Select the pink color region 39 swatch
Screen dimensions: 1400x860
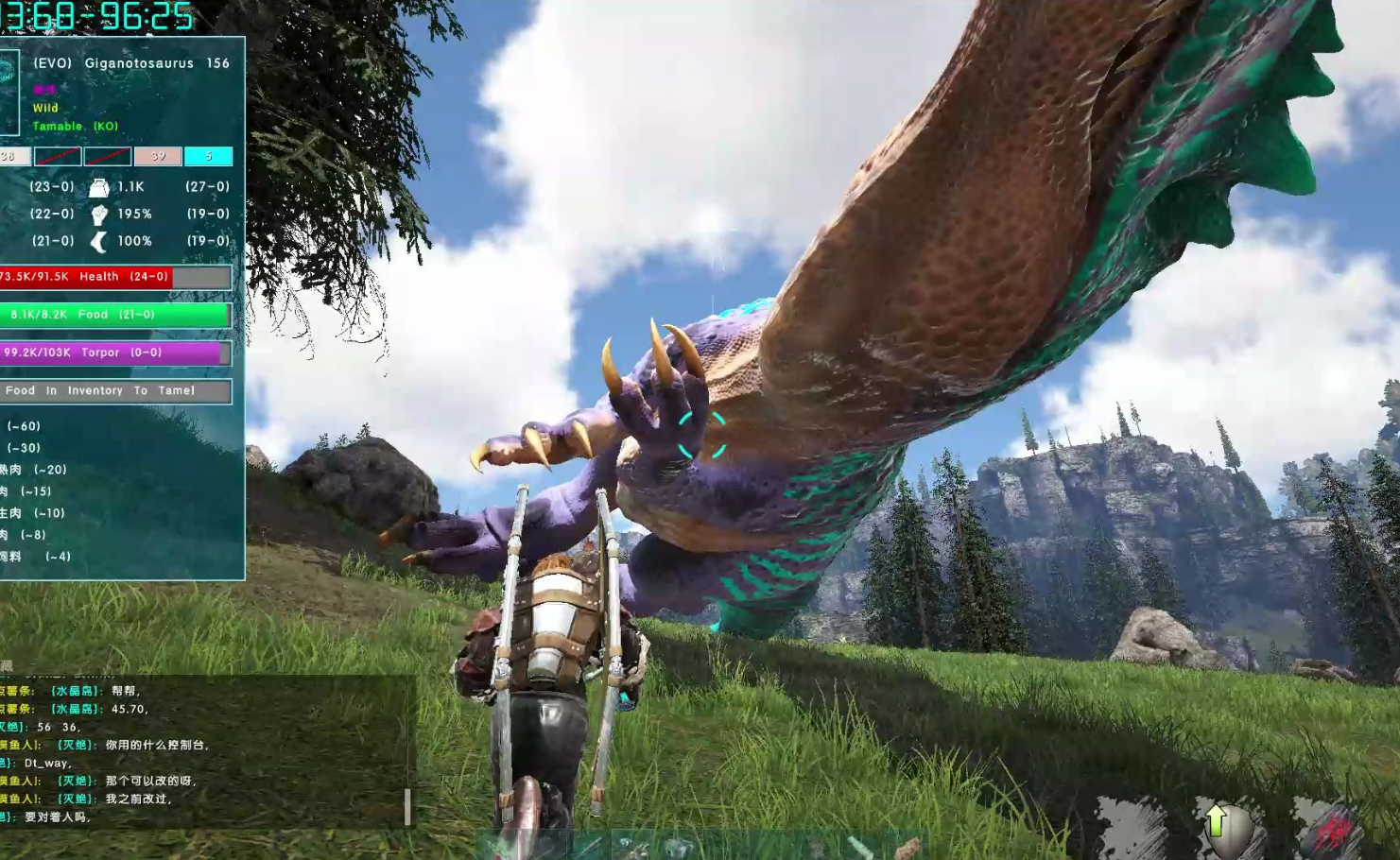tap(158, 156)
